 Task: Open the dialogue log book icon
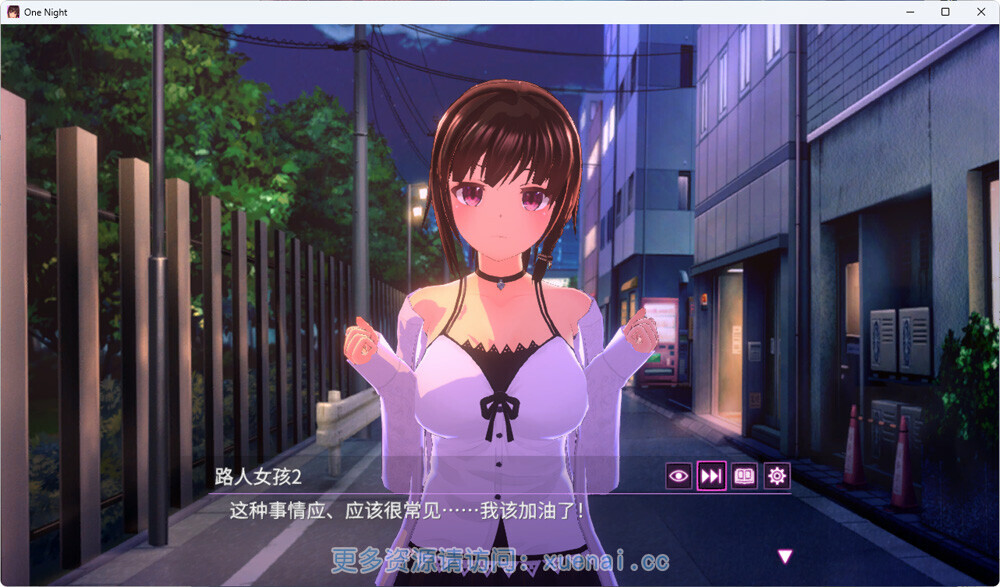pos(745,476)
